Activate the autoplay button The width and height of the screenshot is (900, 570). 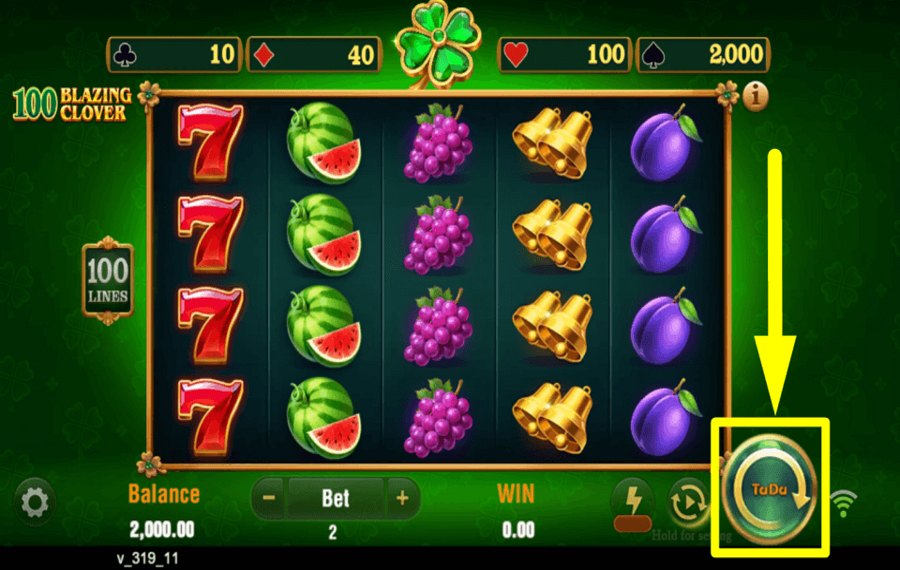(689, 501)
